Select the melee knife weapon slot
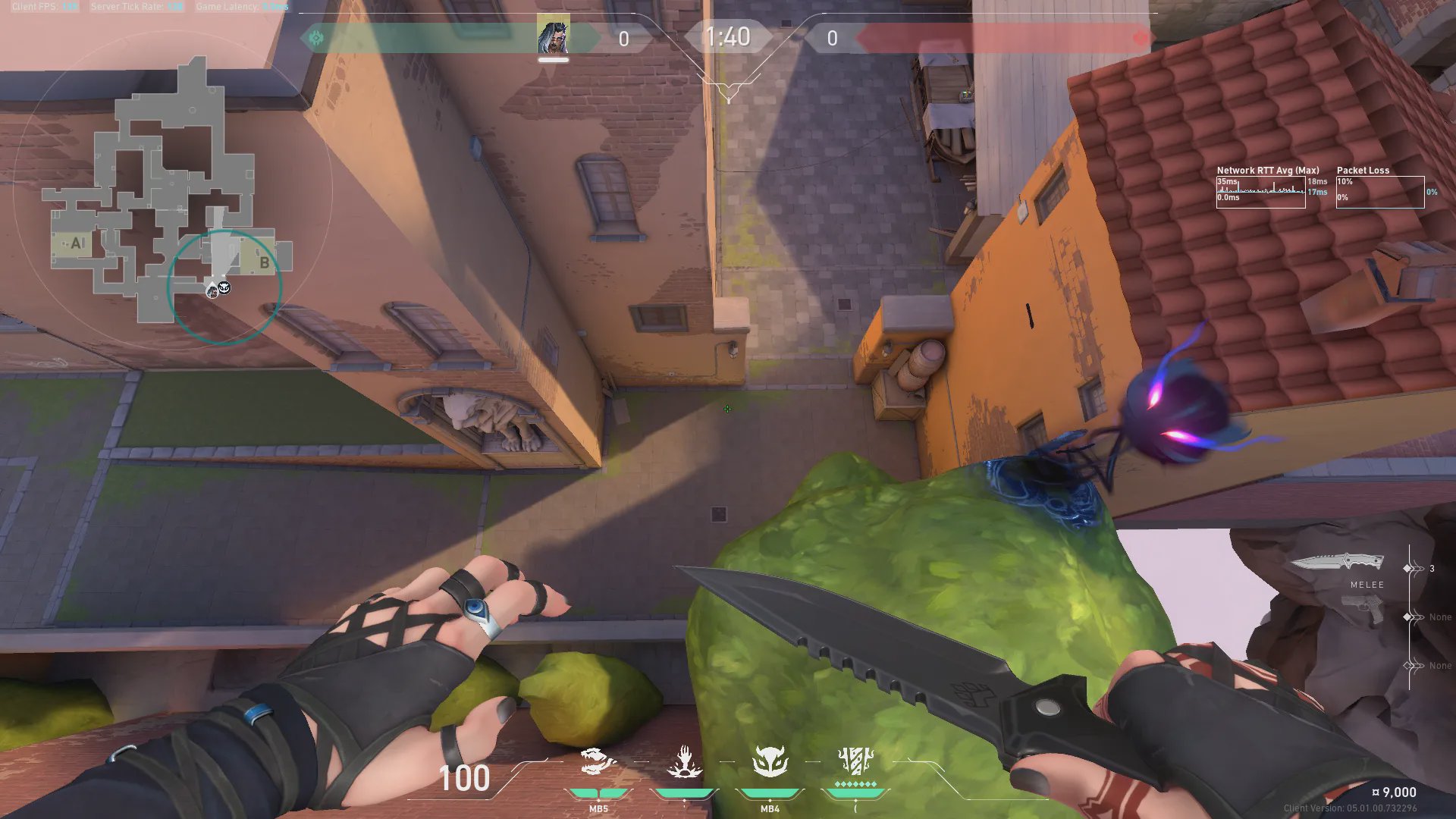 tap(1338, 563)
